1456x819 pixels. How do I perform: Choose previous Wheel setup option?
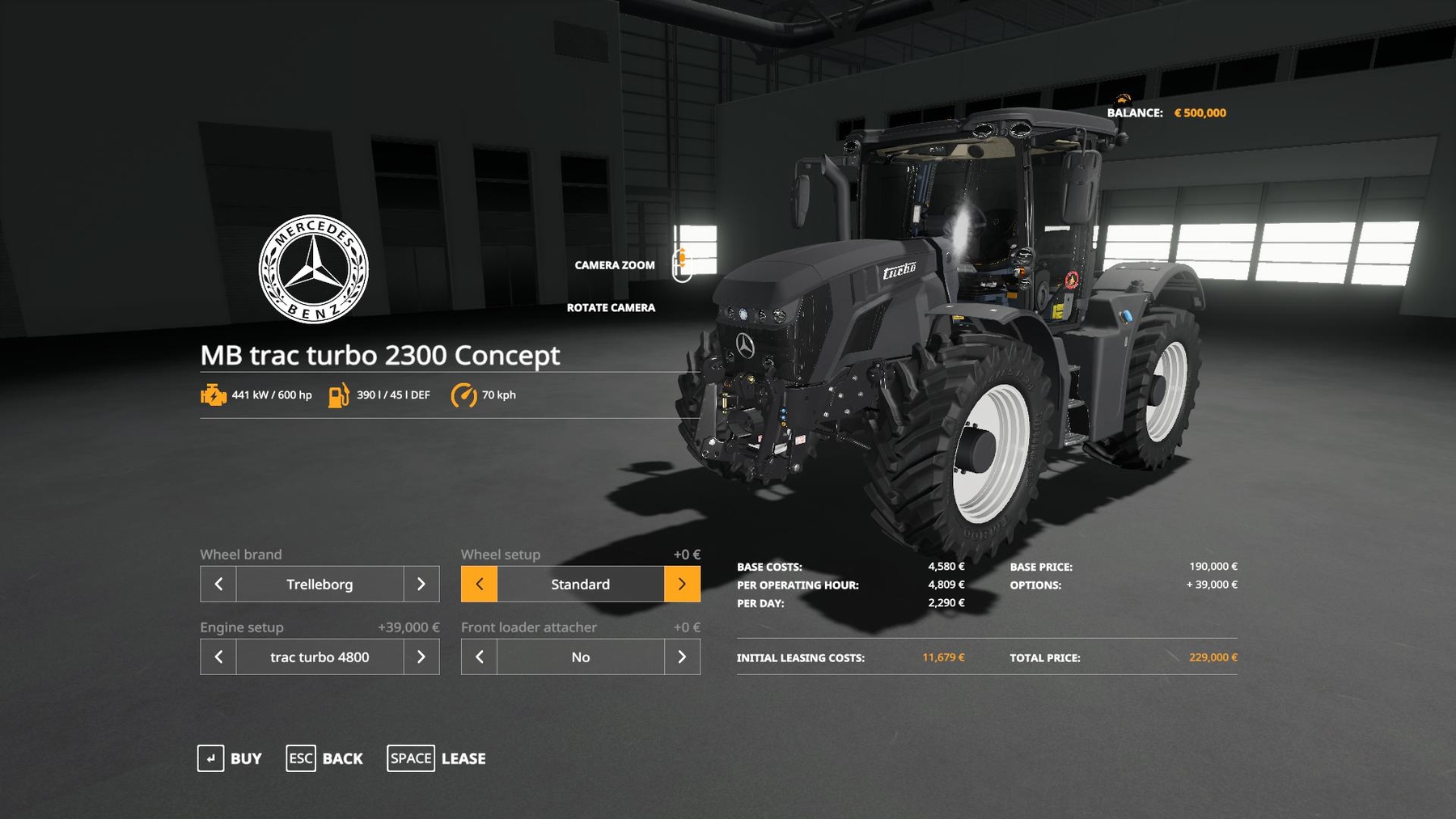479,584
